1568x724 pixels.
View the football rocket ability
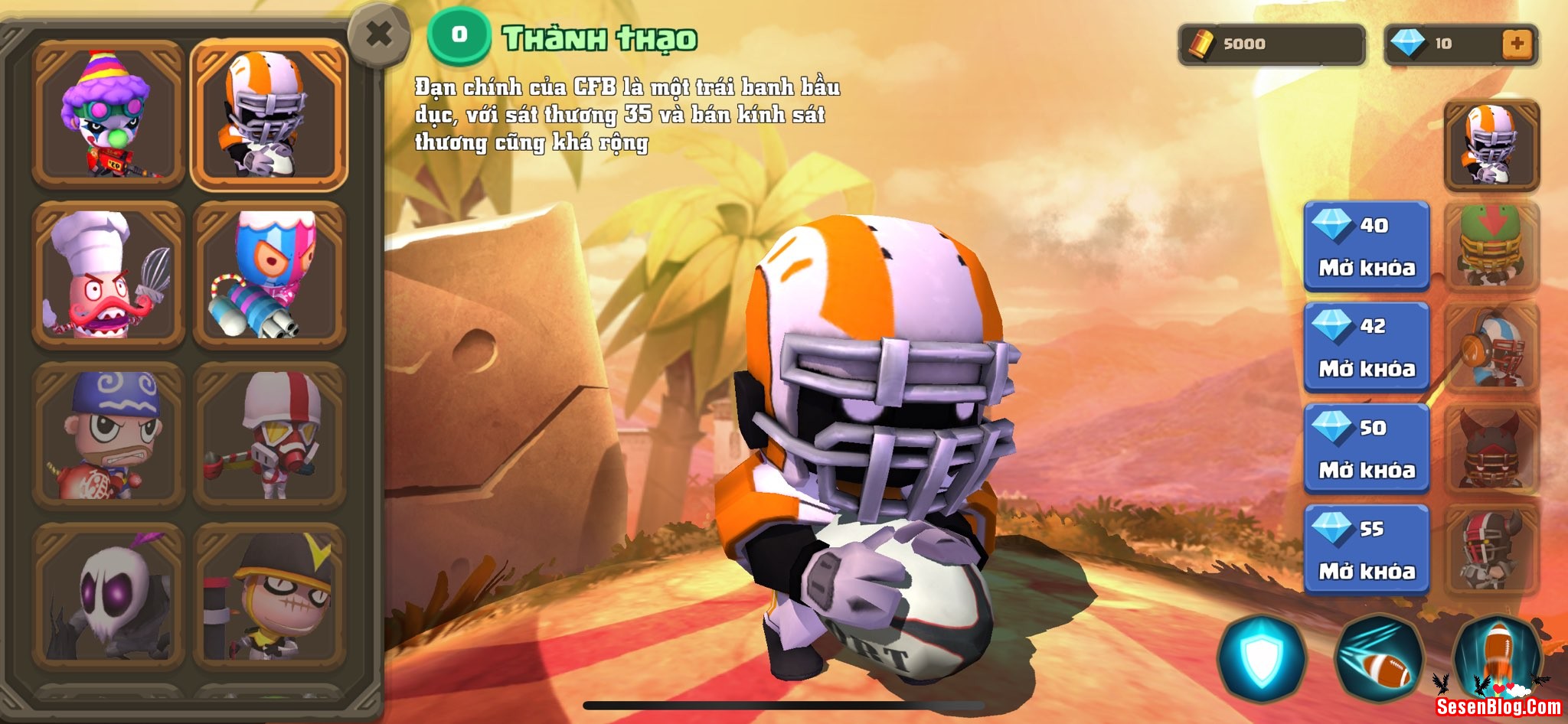tap(1497, 657)
